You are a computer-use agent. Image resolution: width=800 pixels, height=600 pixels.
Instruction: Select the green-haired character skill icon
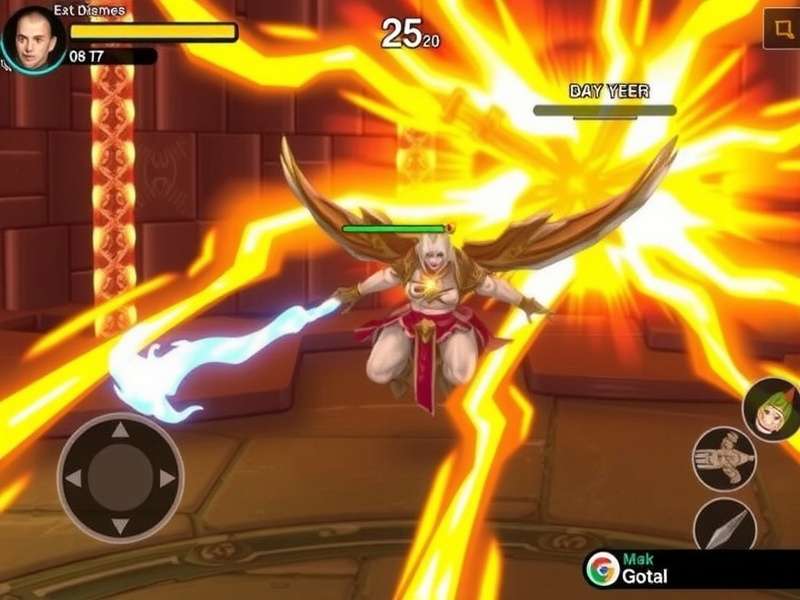coord(770,410)
